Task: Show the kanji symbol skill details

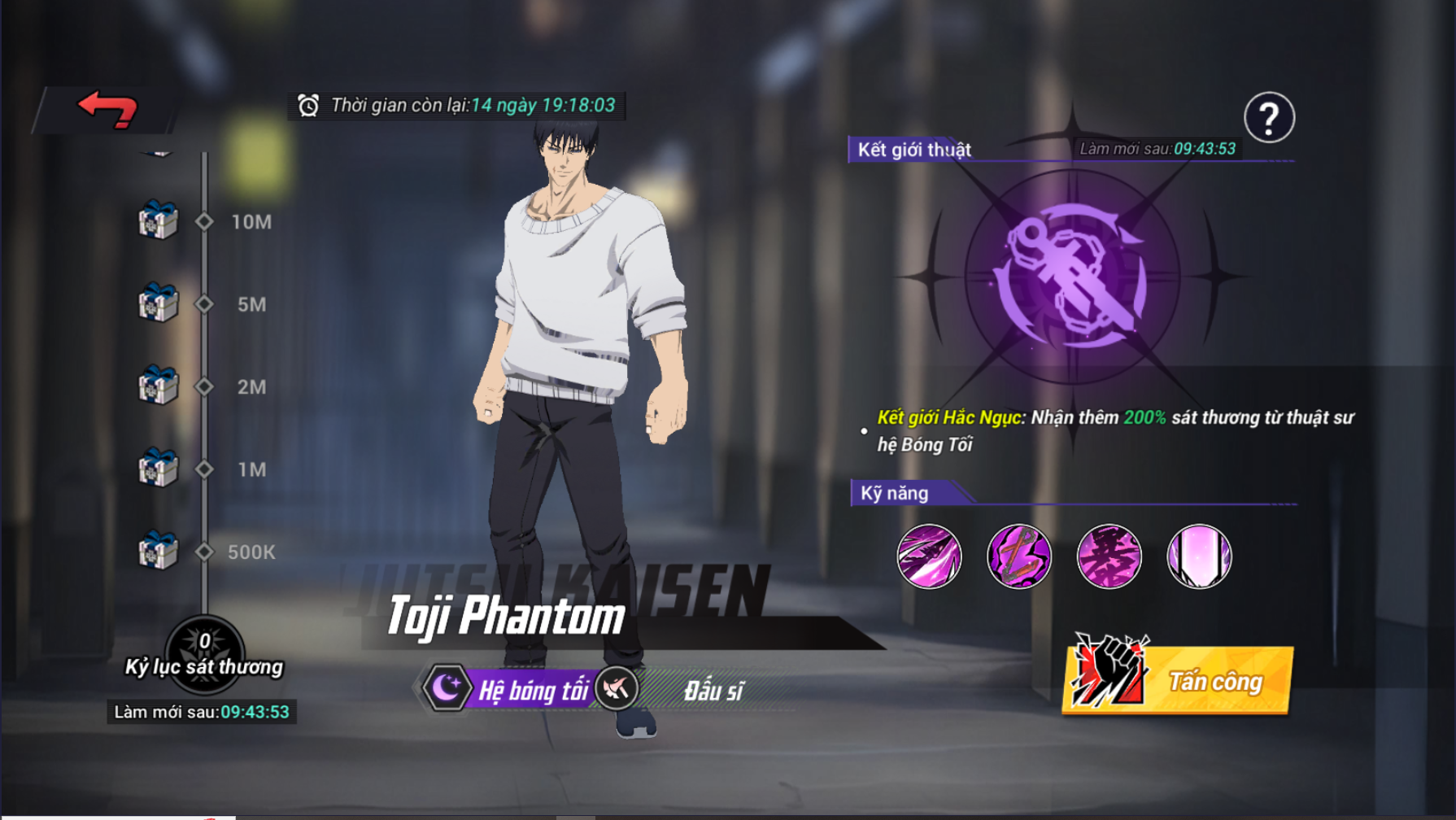Action: pyautogui.click(x=1109, y=556)
